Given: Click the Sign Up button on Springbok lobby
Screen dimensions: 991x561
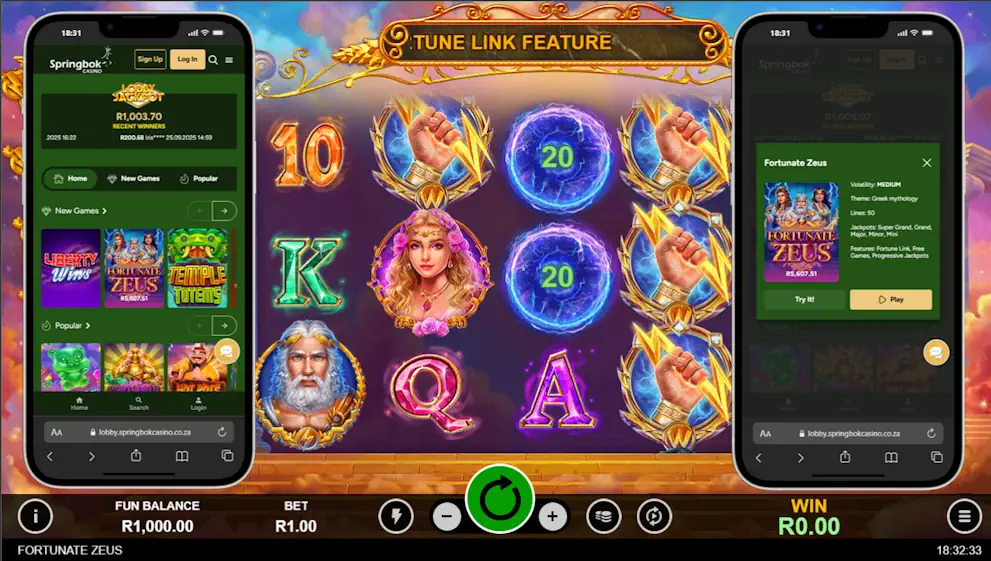Looking at the screenshot, I should tap(150, 59).
